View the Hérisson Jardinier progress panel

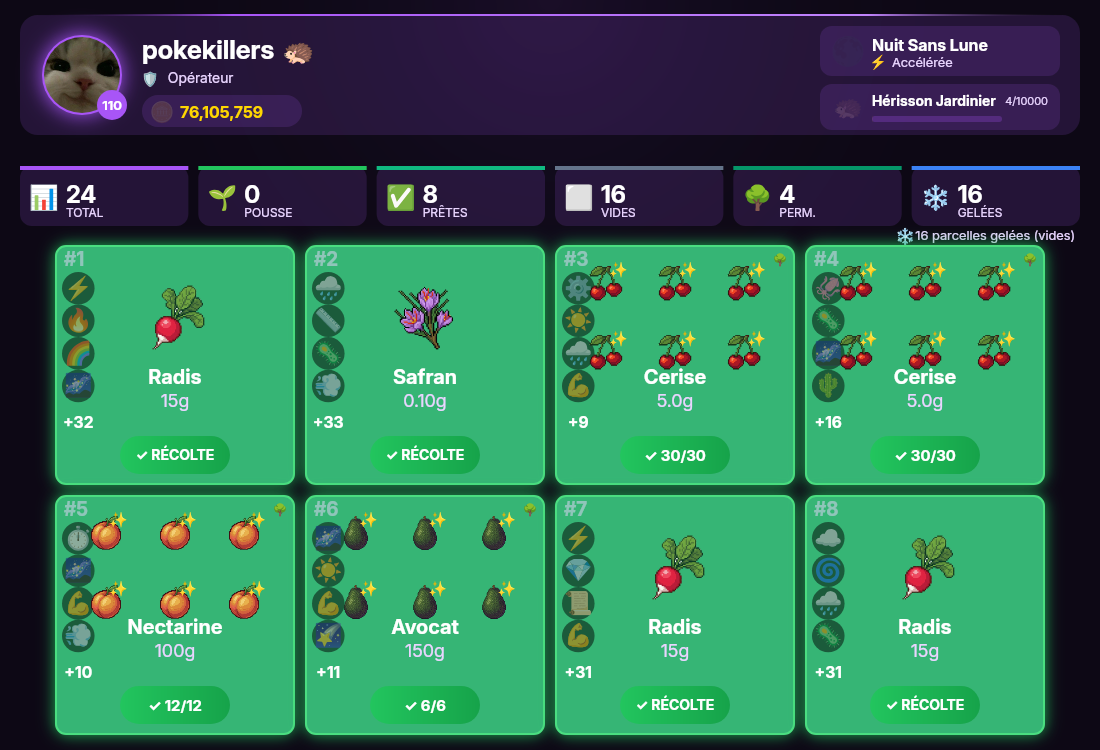point(939,107)
